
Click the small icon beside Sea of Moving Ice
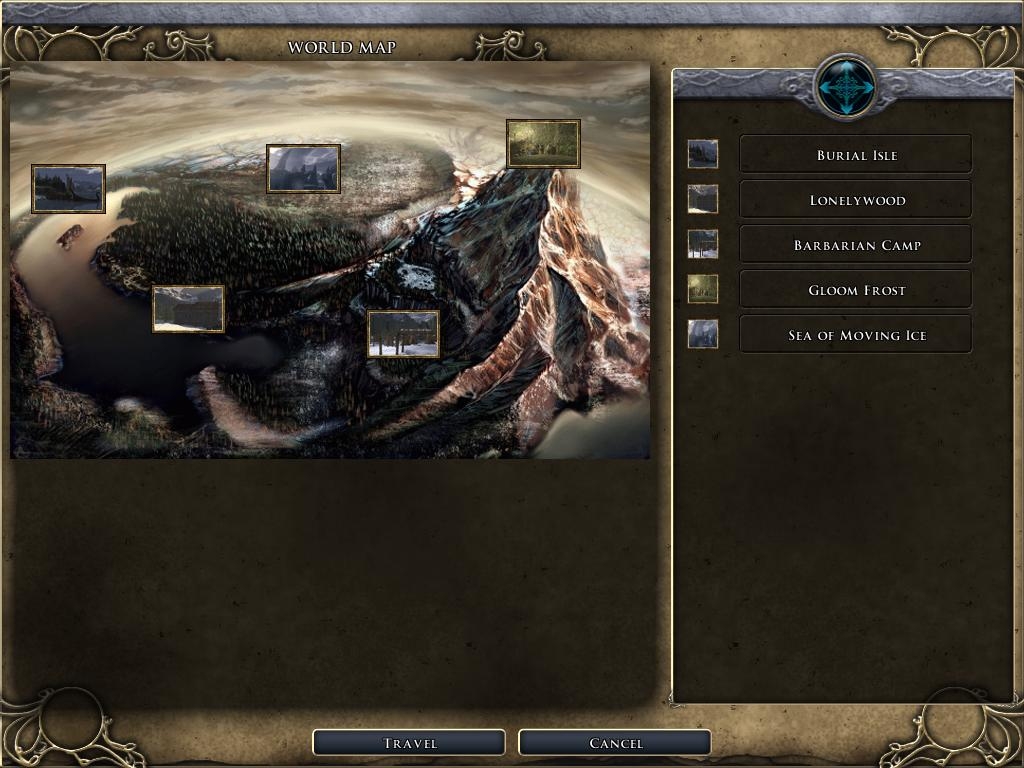tap(703, 334)
